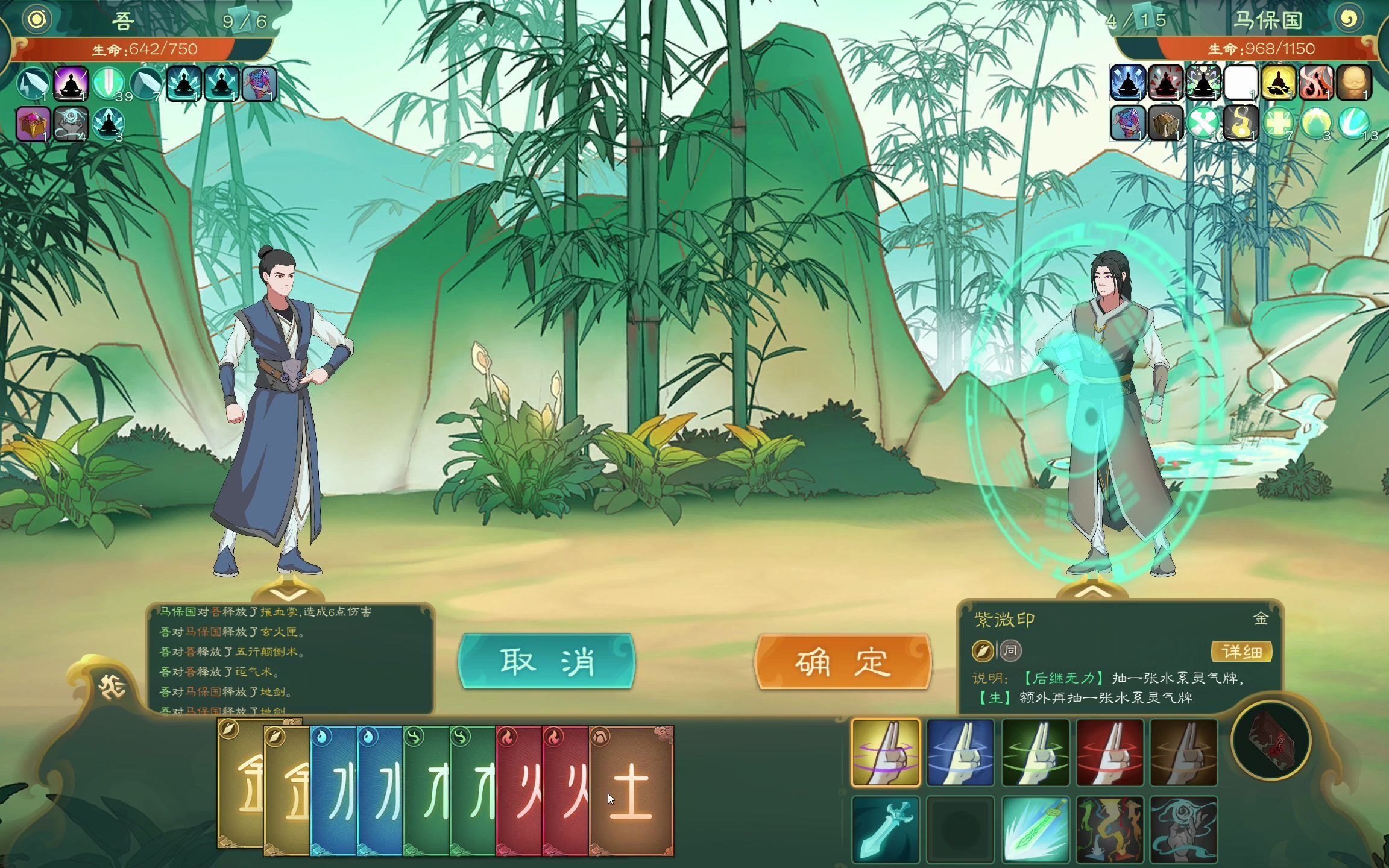Toggle the skill info panel's up chevron
The height and width of the screenshot is (868, 1389).
click(1092, 594)
